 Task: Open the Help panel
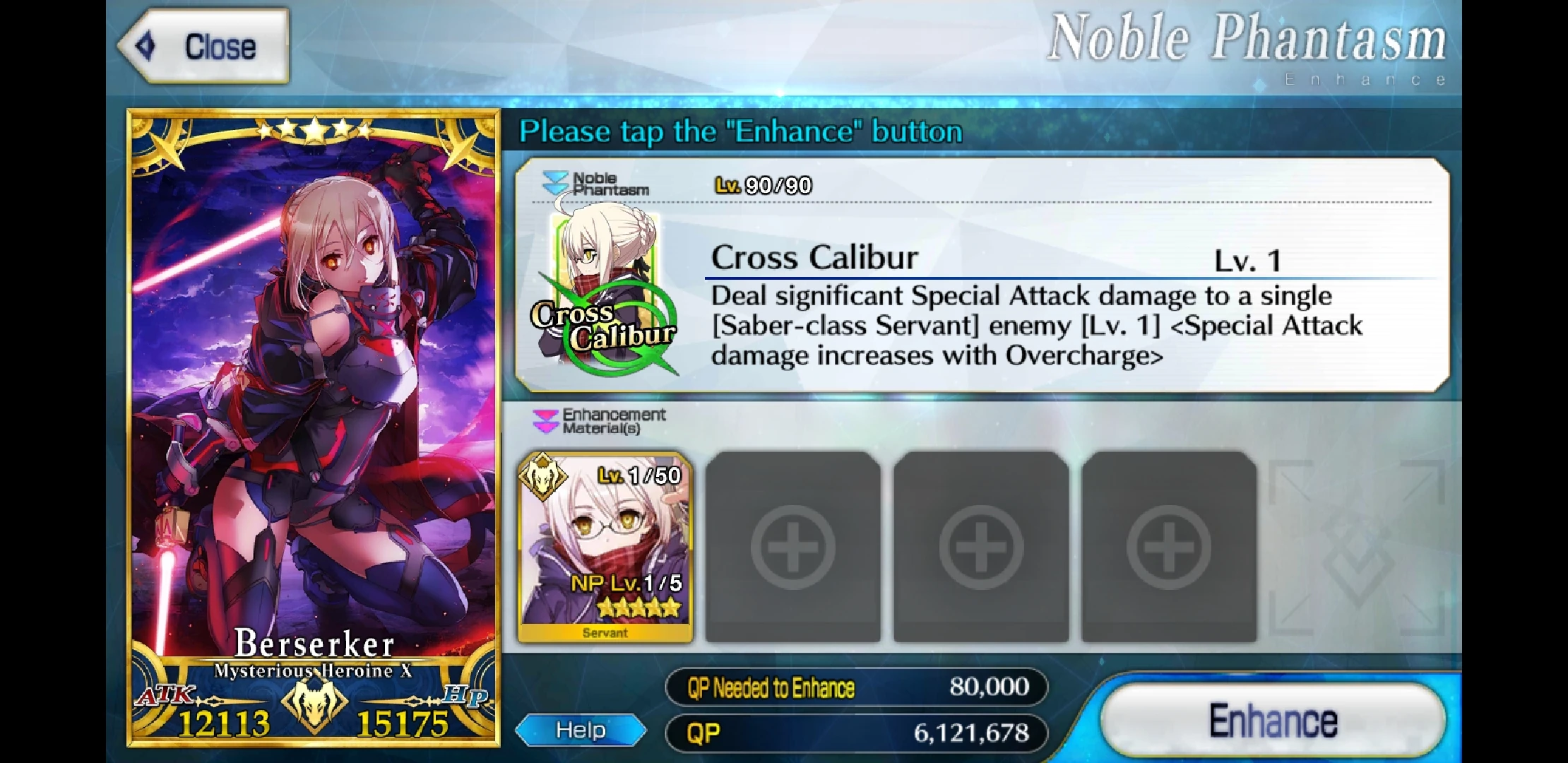pos(579,729)
